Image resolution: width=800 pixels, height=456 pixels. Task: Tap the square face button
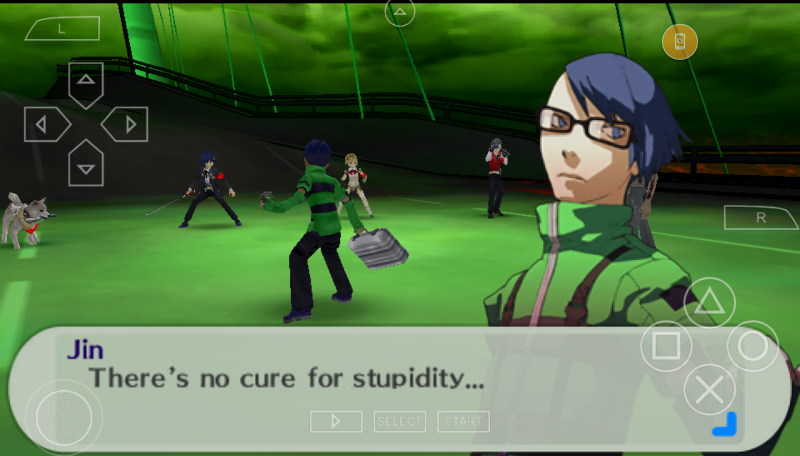(666, 346)
